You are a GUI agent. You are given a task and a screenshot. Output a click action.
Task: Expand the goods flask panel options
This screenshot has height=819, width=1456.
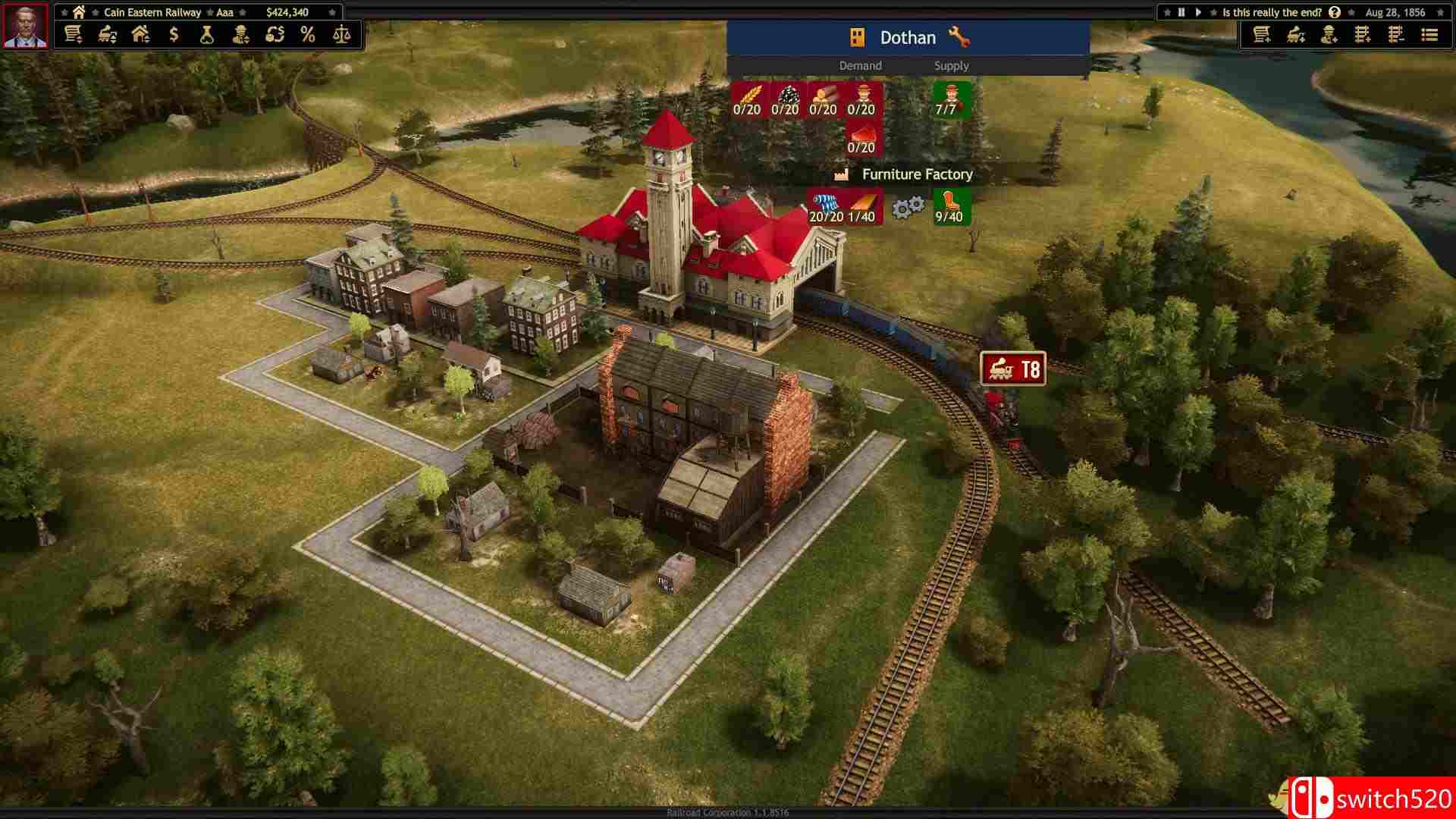pos(206,35)
